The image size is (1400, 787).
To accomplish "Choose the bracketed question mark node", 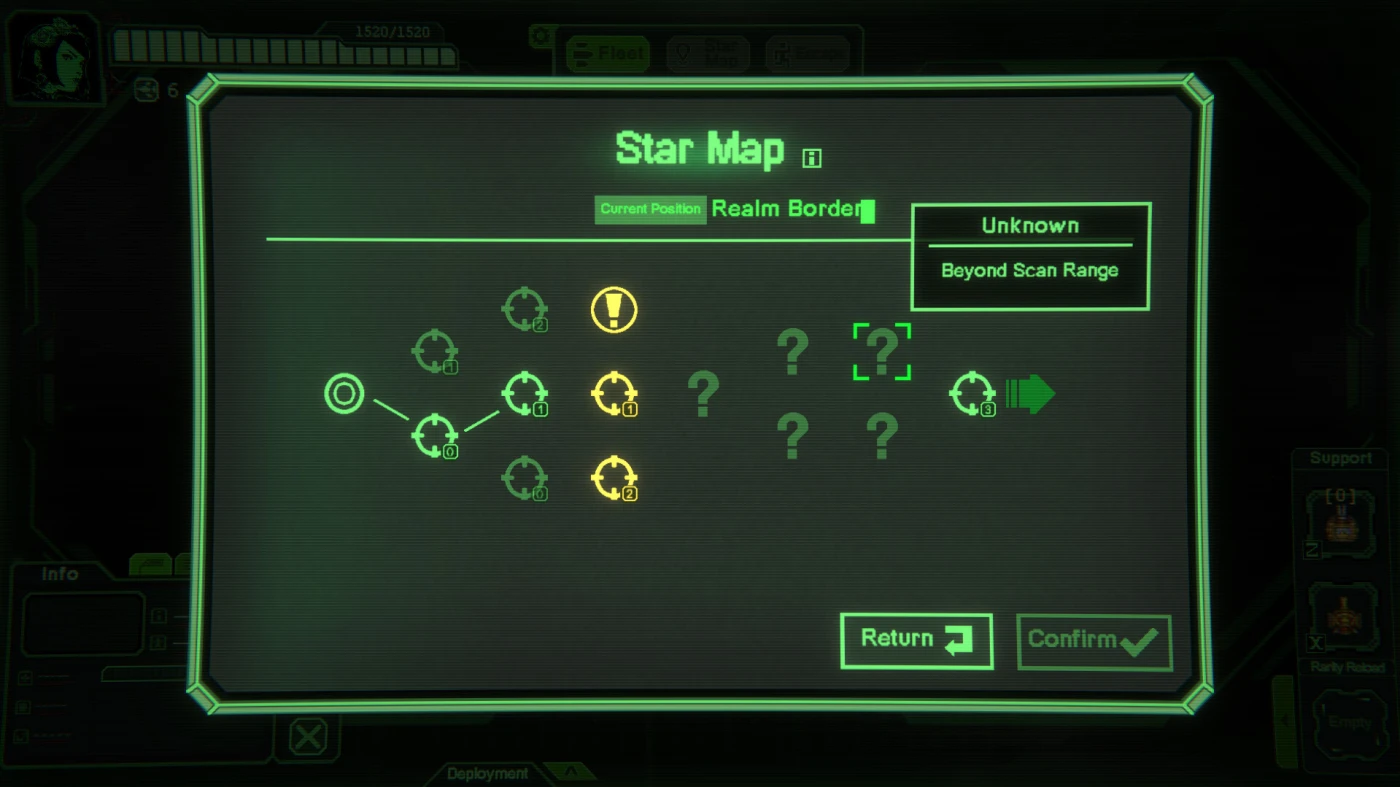I will click(x=881, y=351).
